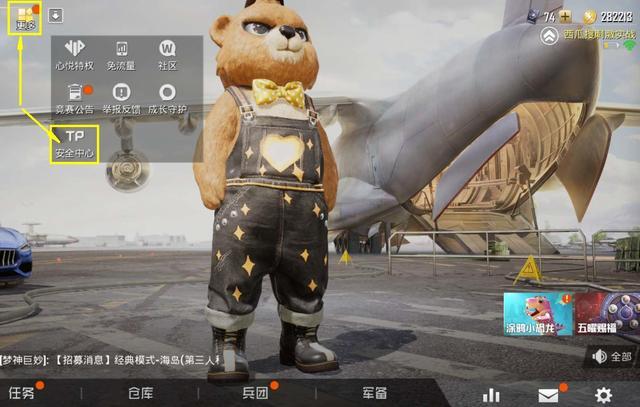Open 心悦特权 VIP privileges
Image resolution: width=640 pixels, height=407 pixels.
75,54
